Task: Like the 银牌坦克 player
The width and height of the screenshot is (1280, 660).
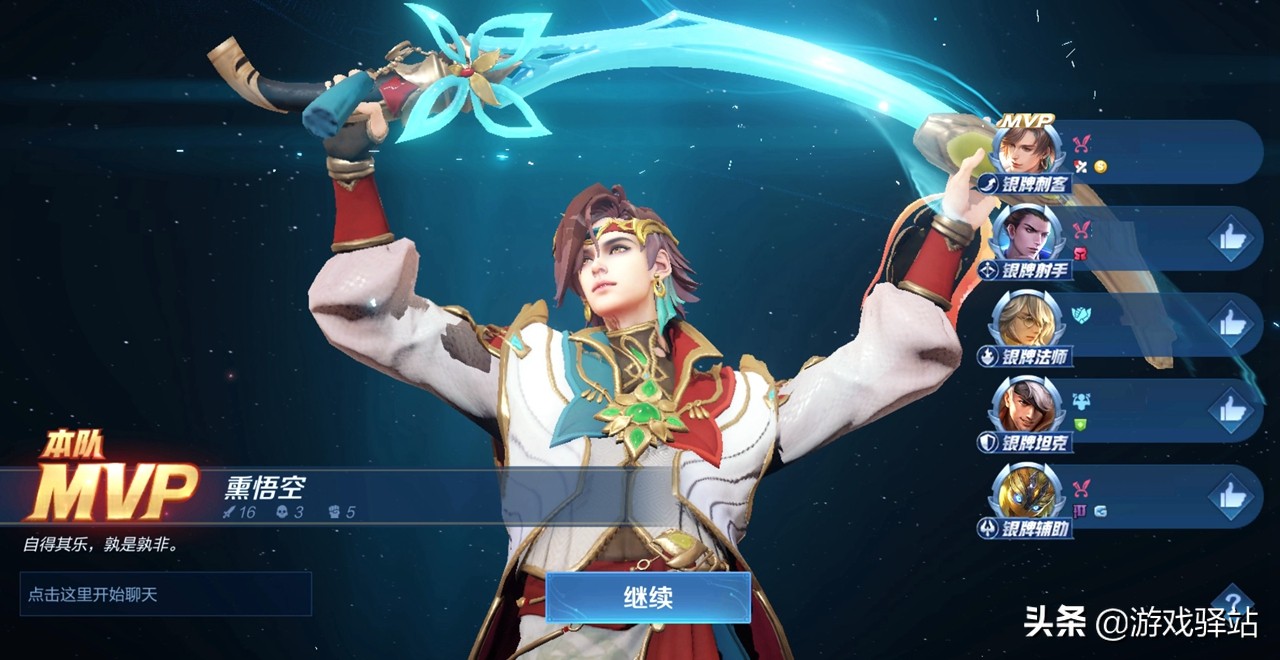Action: 1229,411
